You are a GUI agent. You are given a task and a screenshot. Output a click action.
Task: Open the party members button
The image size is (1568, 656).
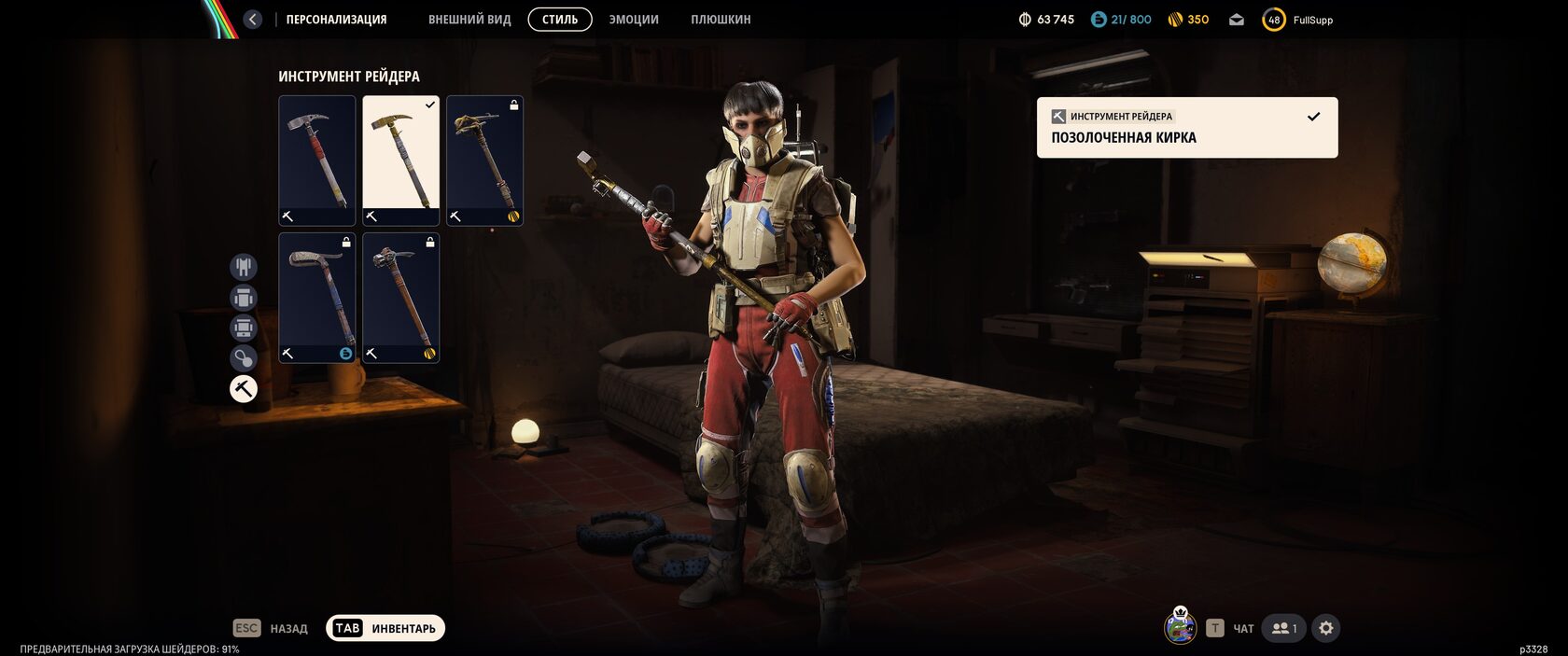point(1283,628)
